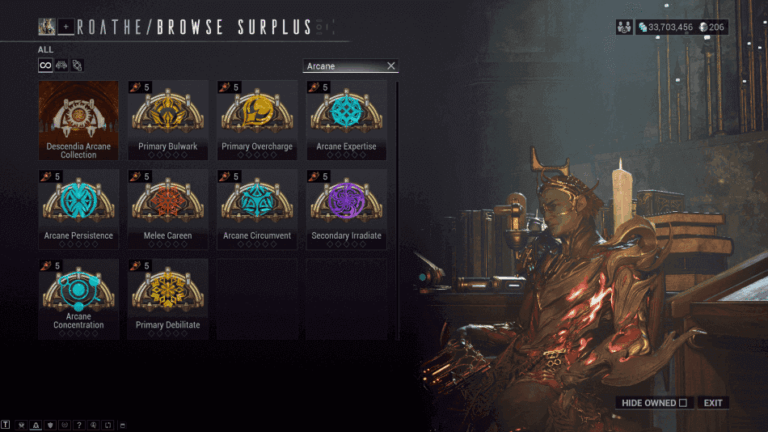
Task: Choose the Melee Careen arcane
Action: pos(168,209)
